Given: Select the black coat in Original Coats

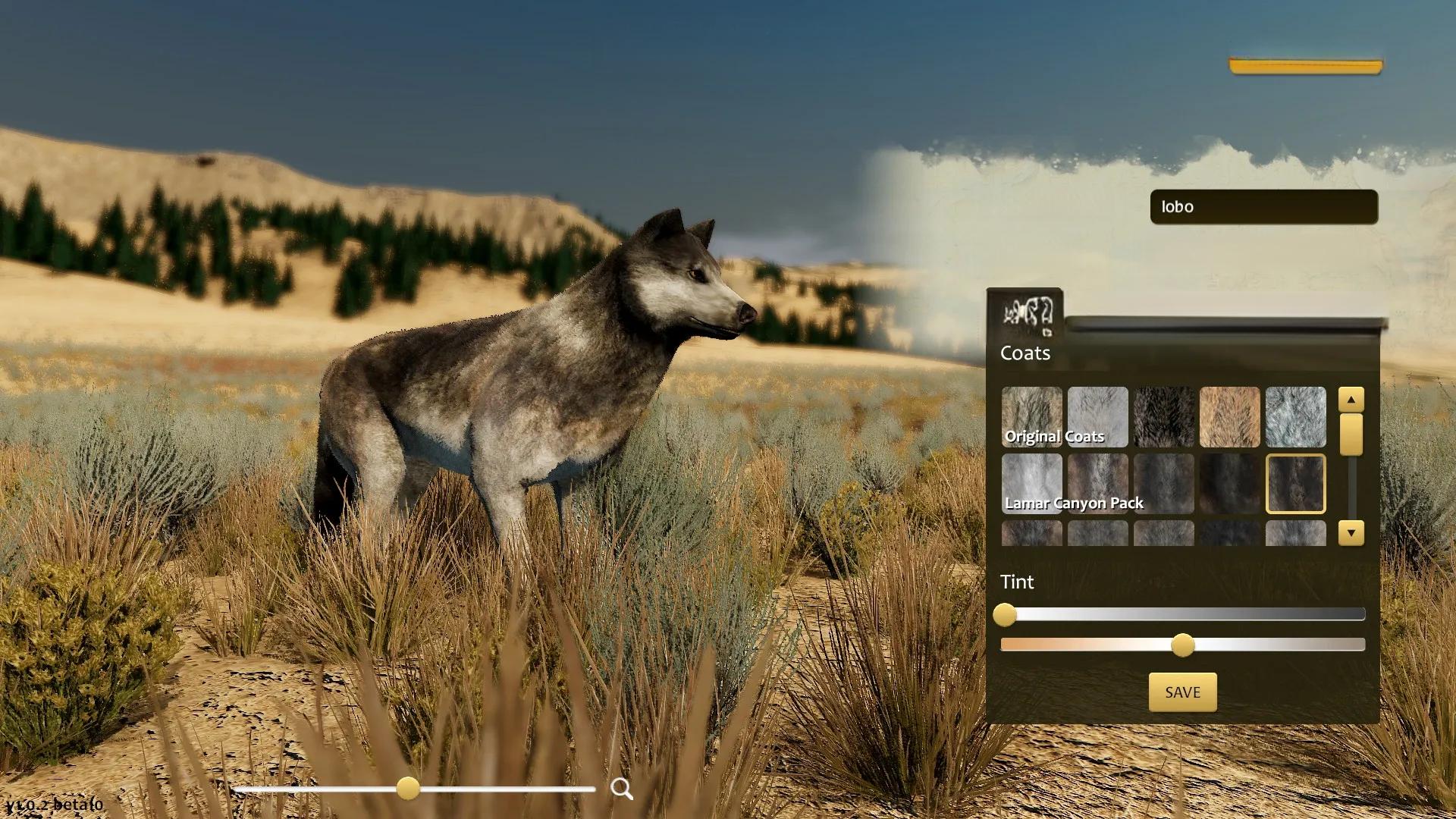Looking at the screenshot, I should click(x=1163, y=416).
